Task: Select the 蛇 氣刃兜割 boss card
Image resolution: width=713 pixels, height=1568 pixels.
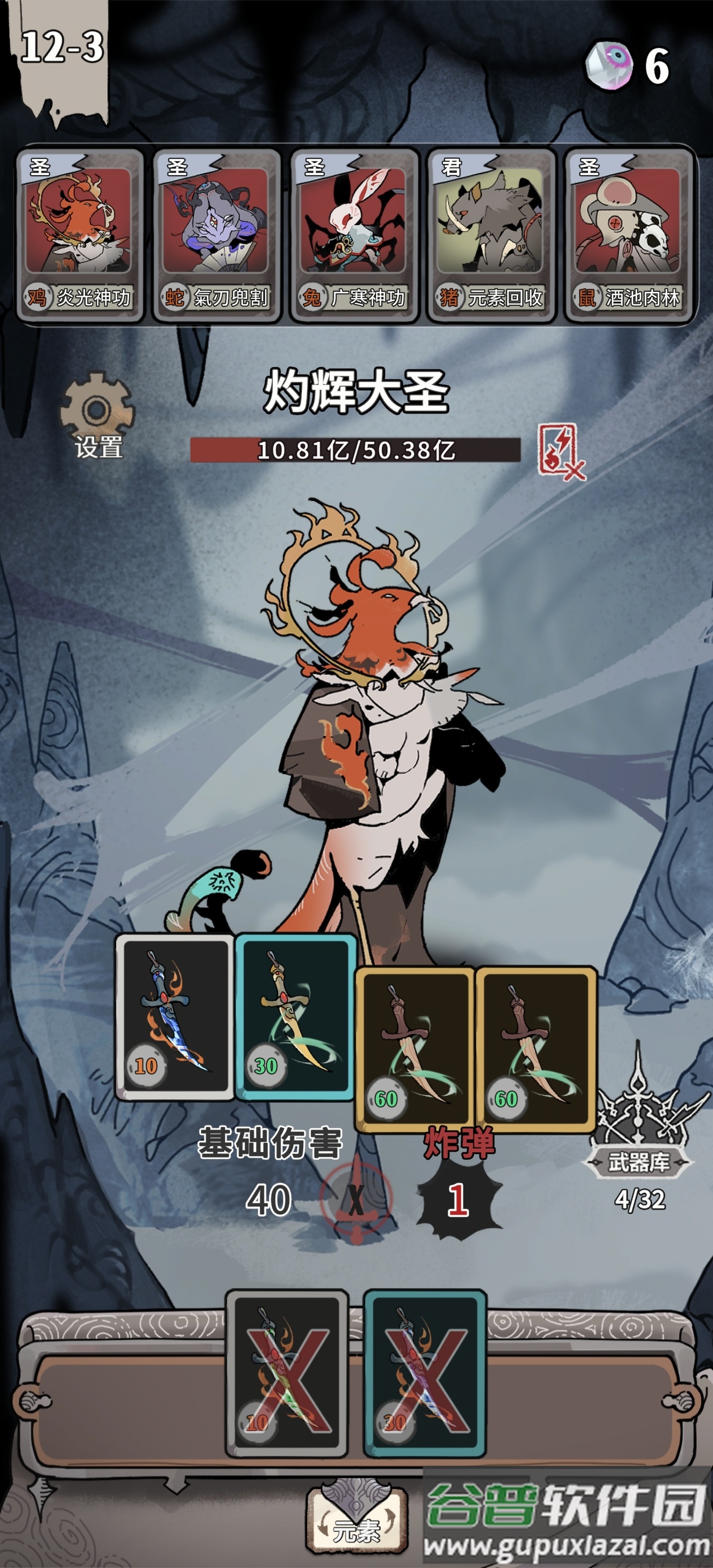Action: 216,235
